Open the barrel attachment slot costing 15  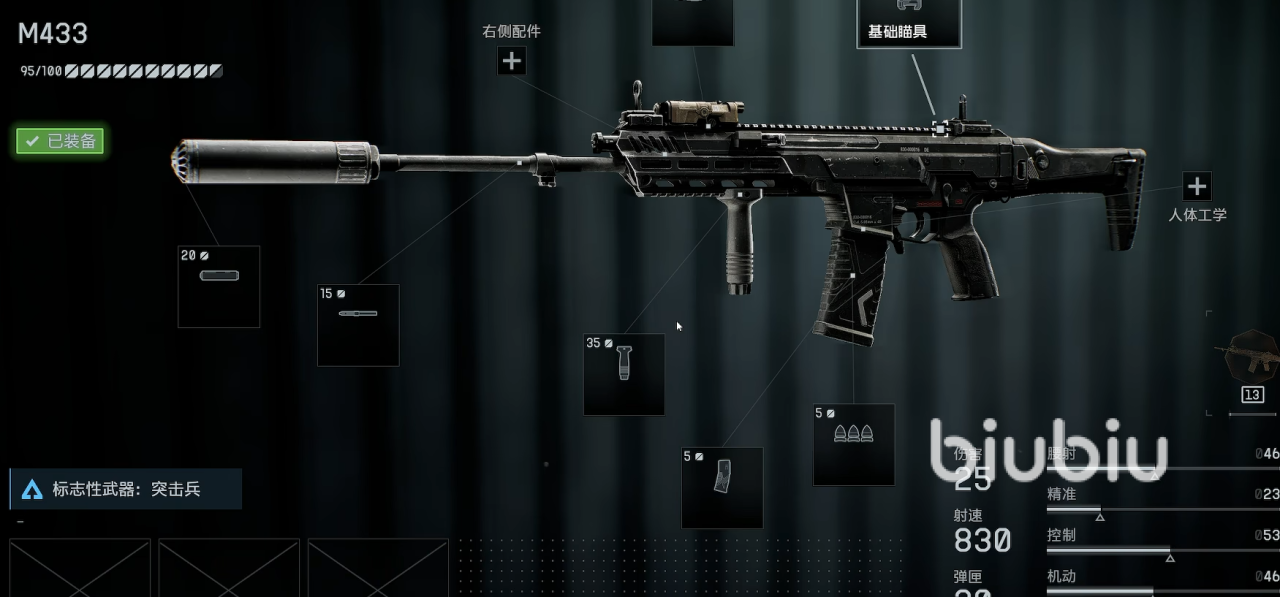358,325
